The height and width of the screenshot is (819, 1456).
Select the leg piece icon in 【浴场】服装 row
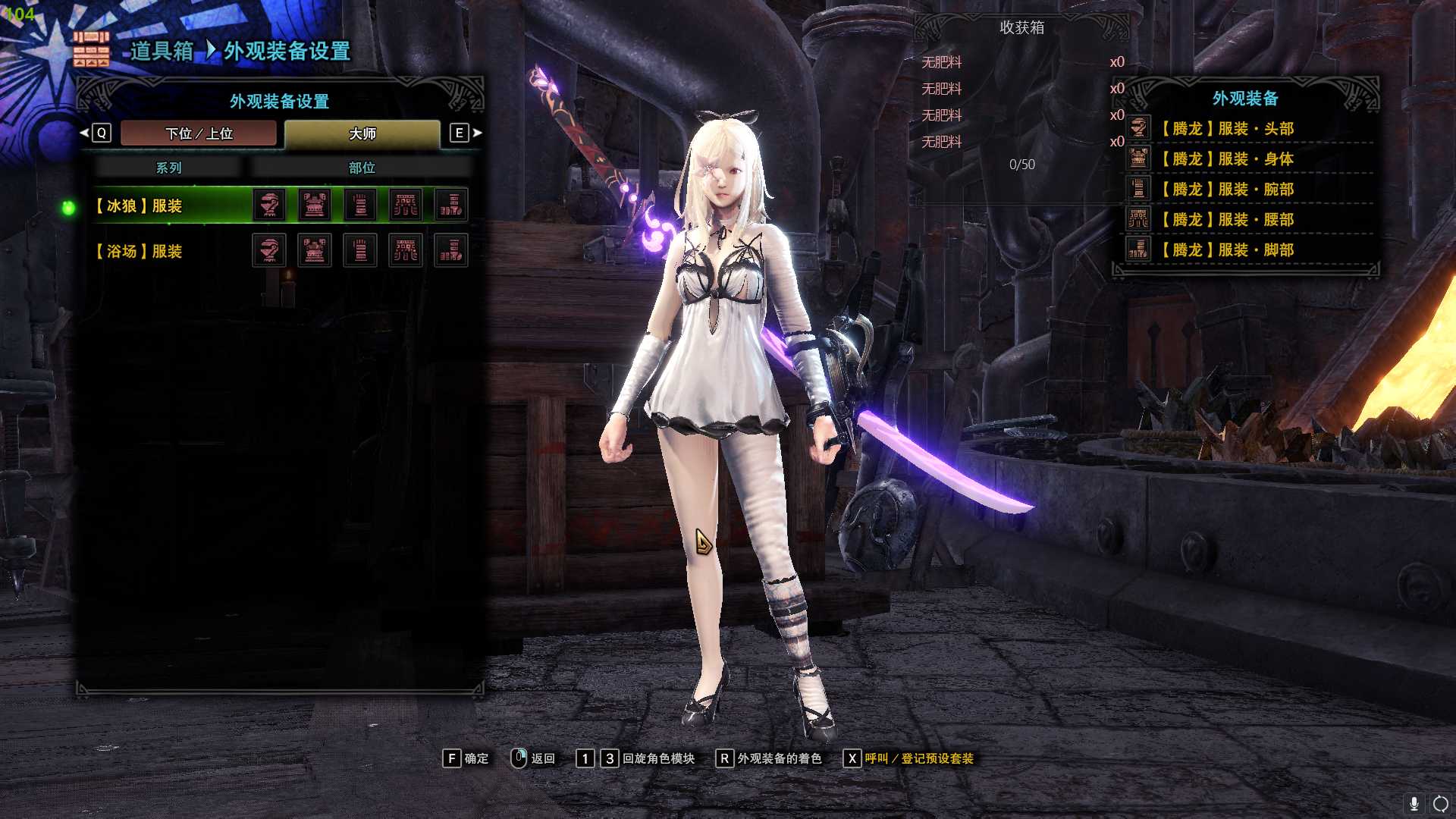tap(453, 250)
